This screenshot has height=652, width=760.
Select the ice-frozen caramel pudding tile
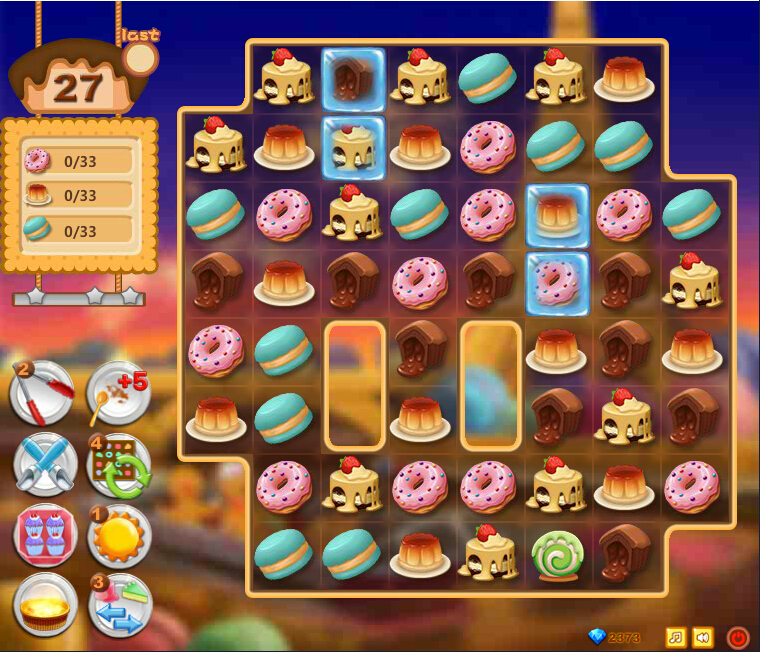pos(557,215)
